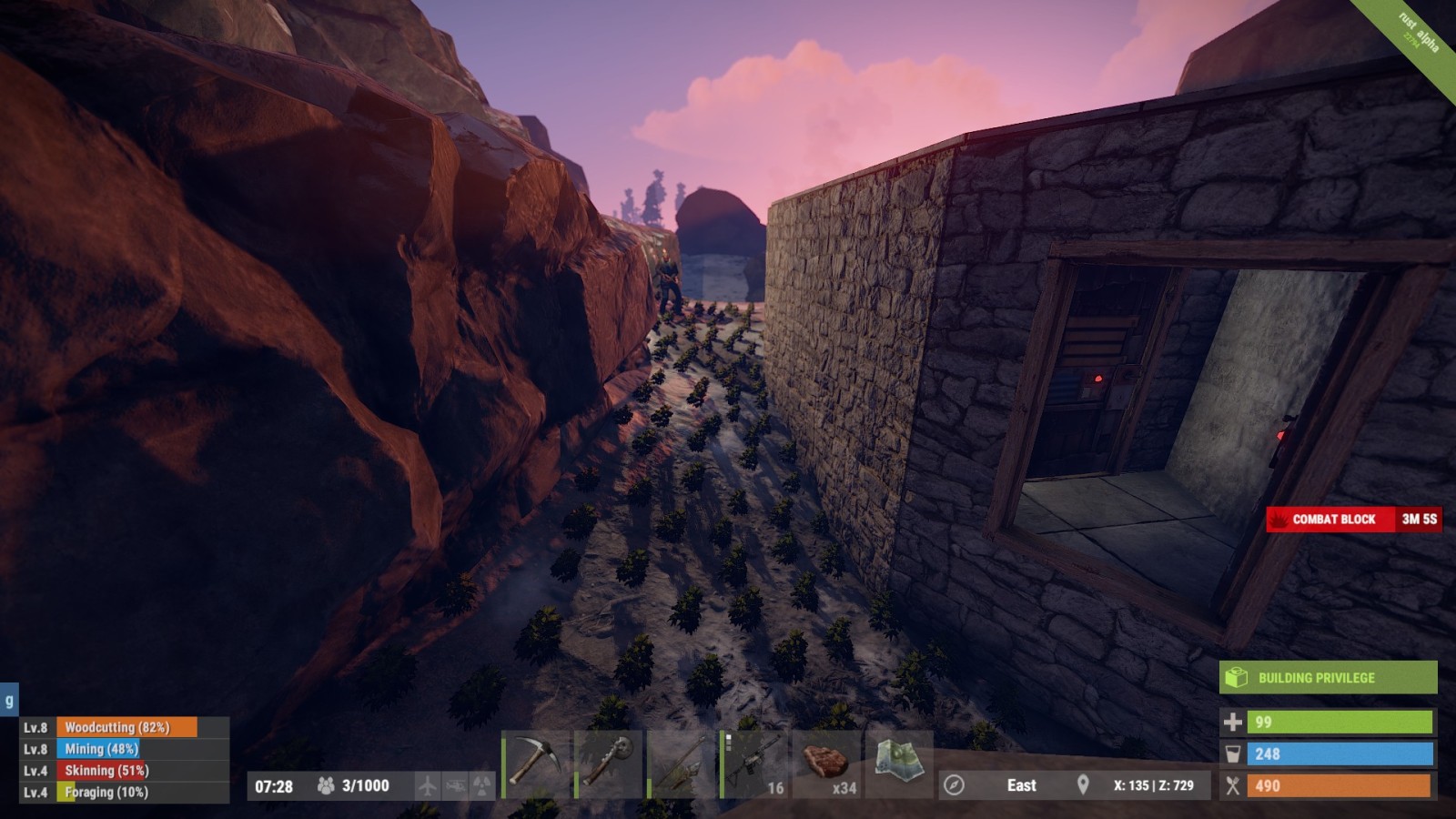This screenshot has width=1456, height=819.
Task: Equip the hatchet from the hotbar
Action: (x=608, y=764)
